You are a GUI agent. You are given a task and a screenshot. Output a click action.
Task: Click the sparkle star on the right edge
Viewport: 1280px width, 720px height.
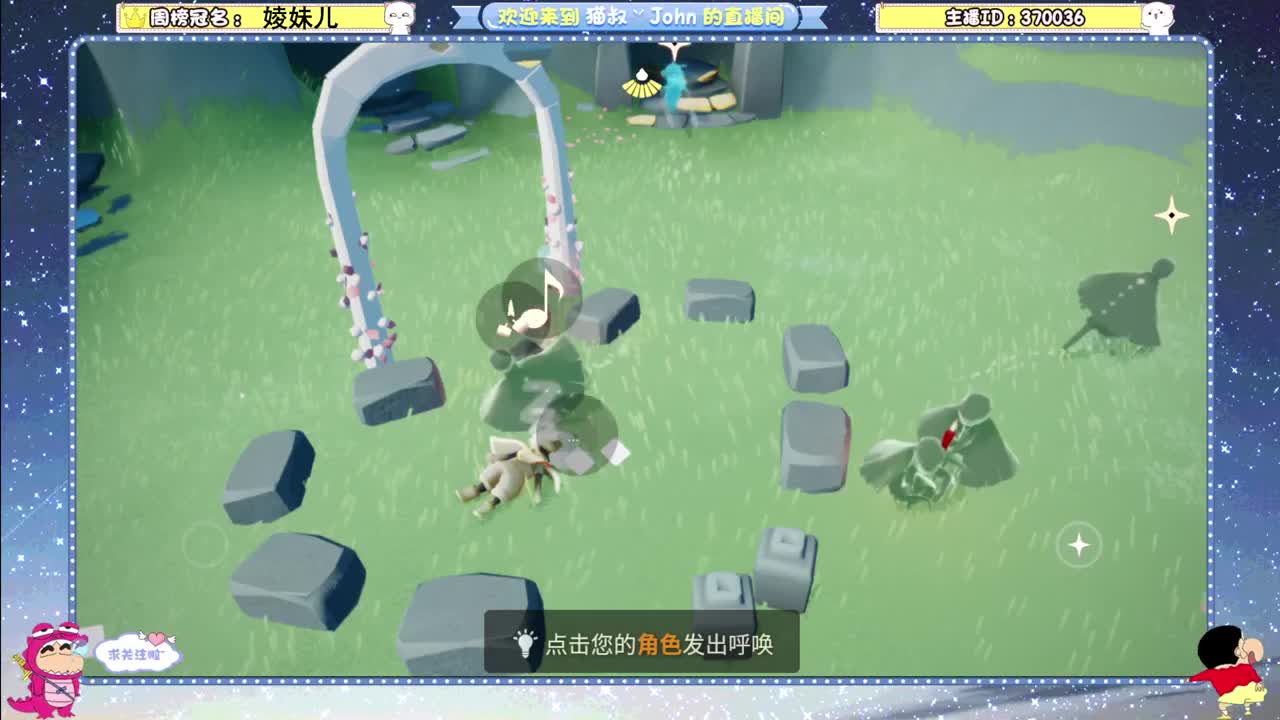[x=1170, y=214]
